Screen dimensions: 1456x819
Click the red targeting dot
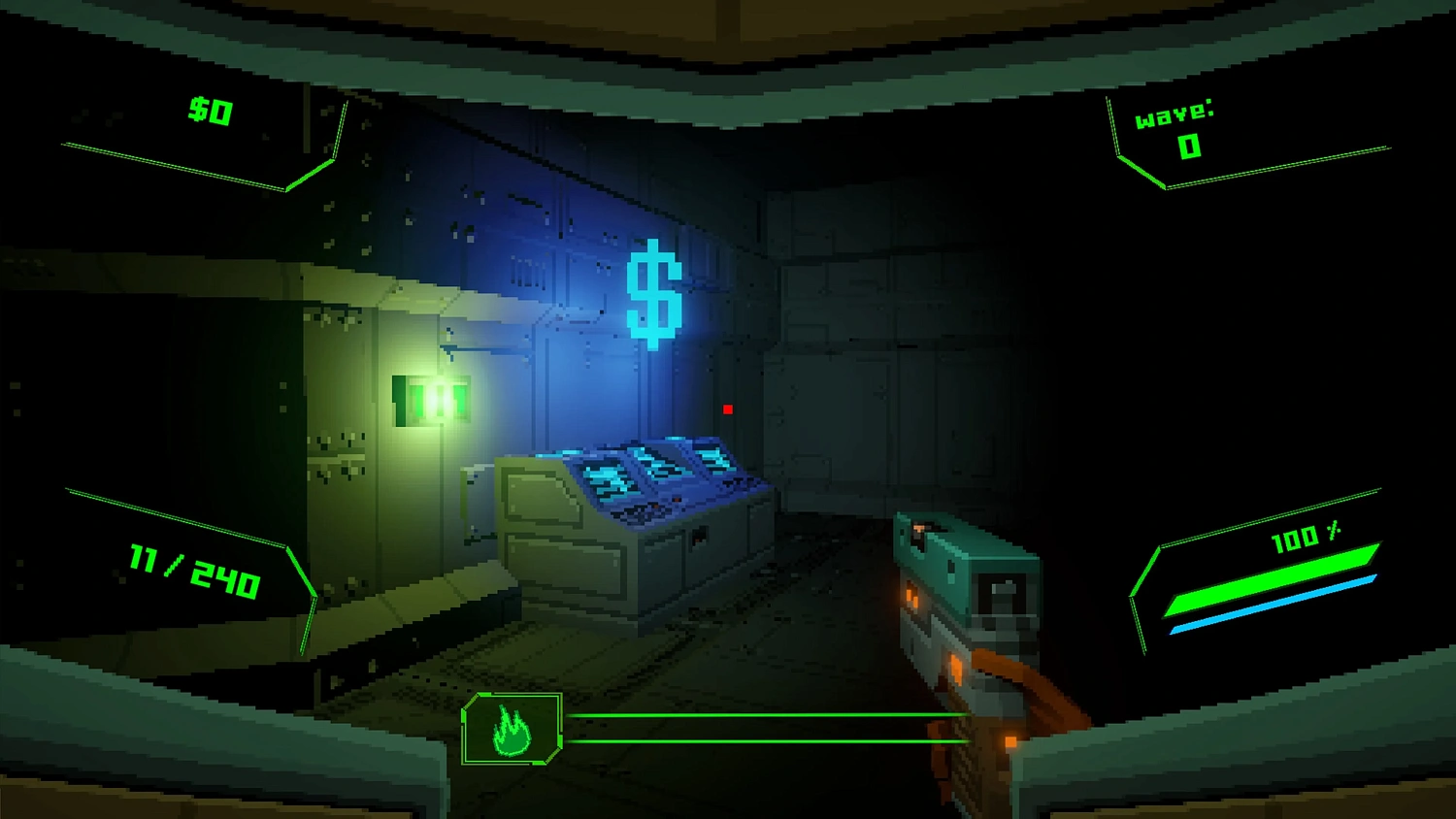click(727, 409)
